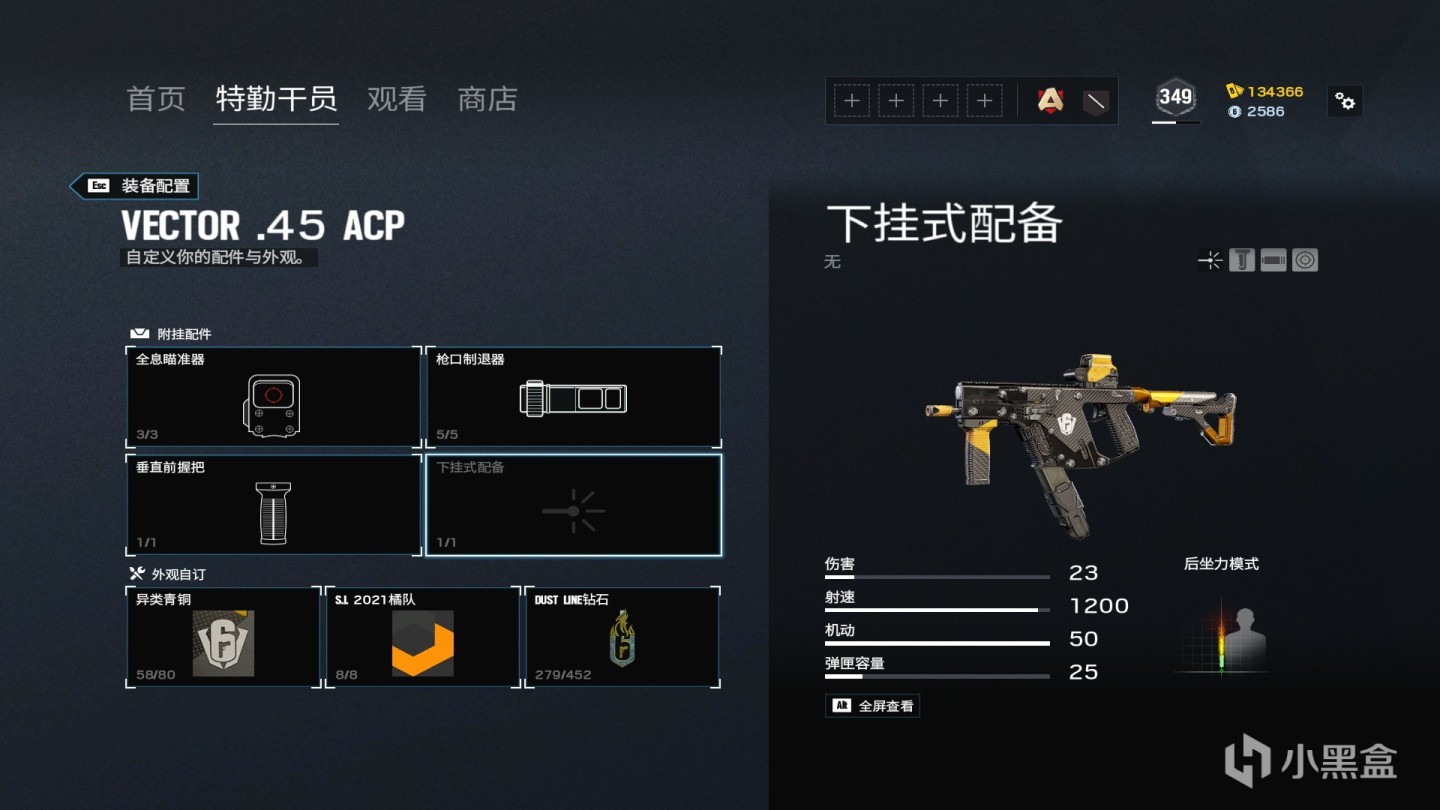The width and height of the screenshot is (1440, 810).
Task: Choose the 枪口制退器 muzzle brake slot
Action: [573, 397]
